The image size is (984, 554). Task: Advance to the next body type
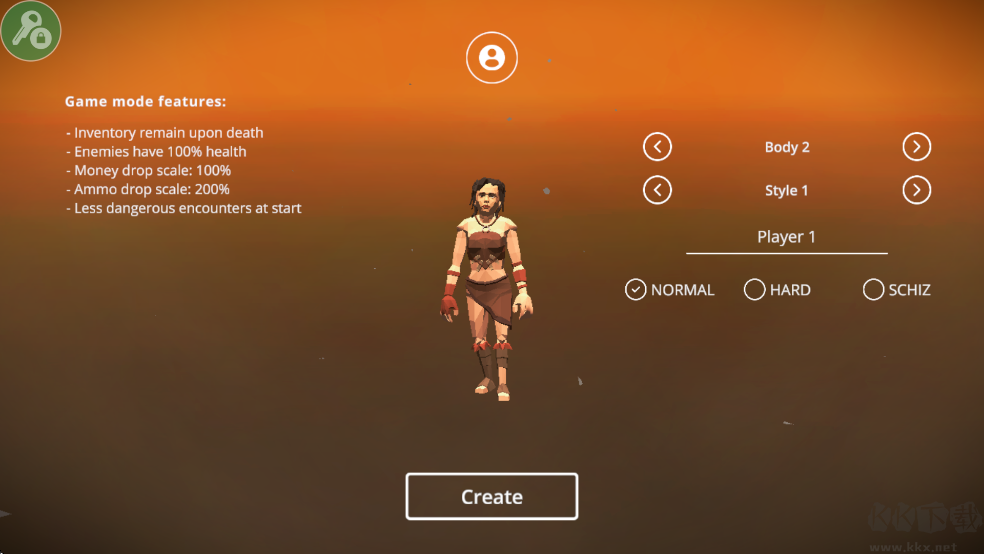pyautogui.click(x=916, y=147)
